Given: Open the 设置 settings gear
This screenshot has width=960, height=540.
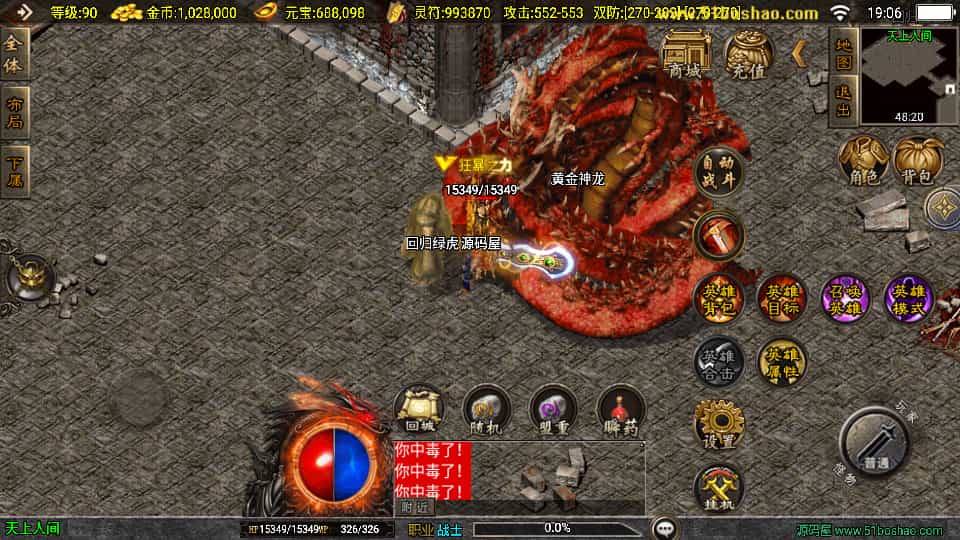Looking at the screenshot, I should click(718, 425).
